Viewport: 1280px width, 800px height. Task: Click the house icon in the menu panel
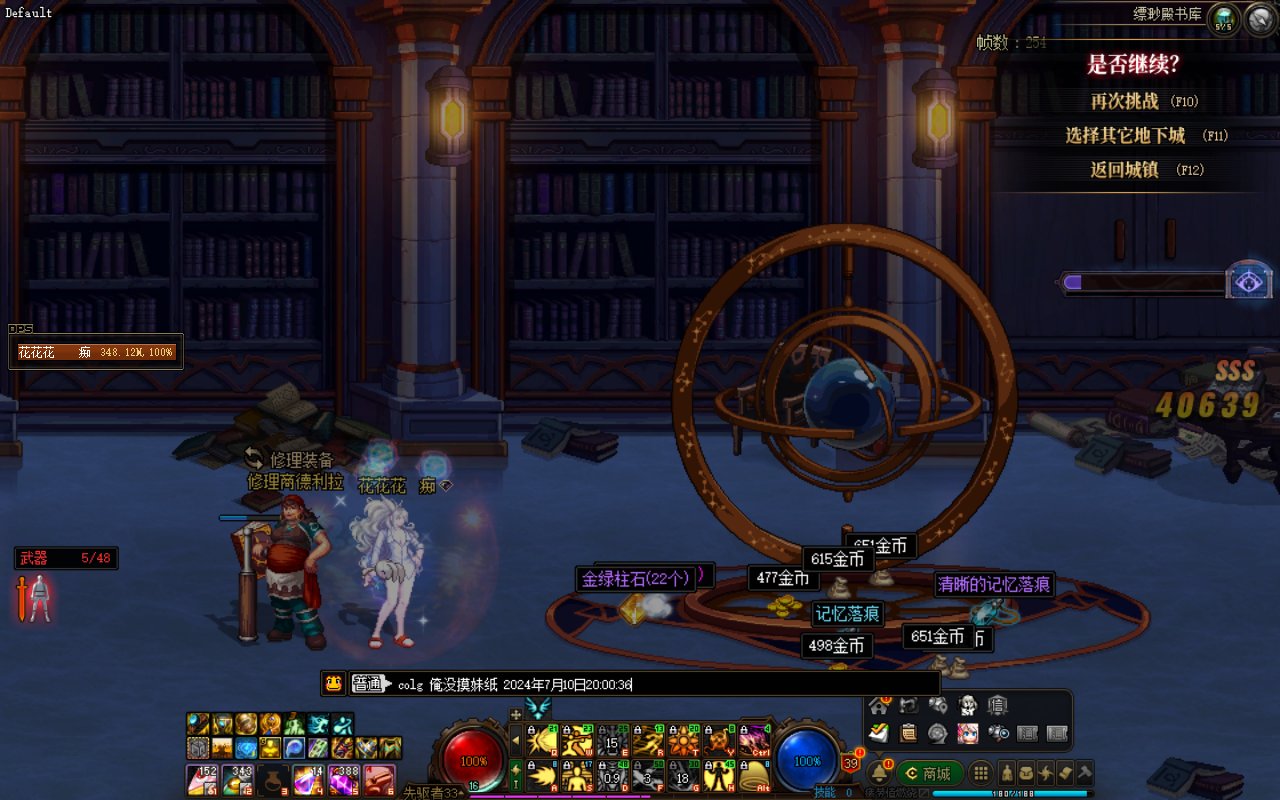pyautogui.click(x=880, y=706)
